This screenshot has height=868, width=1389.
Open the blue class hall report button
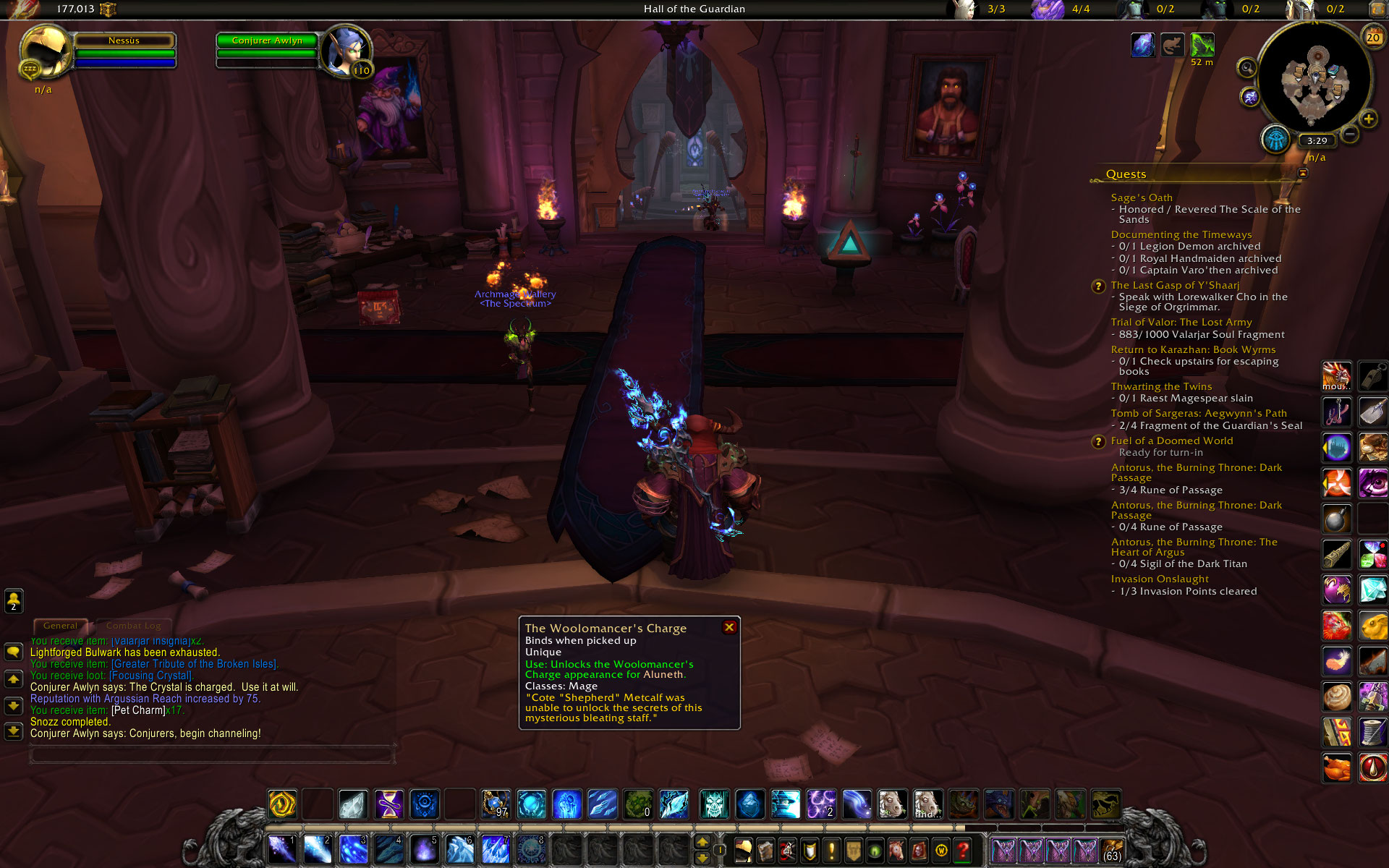(1275, 139)
